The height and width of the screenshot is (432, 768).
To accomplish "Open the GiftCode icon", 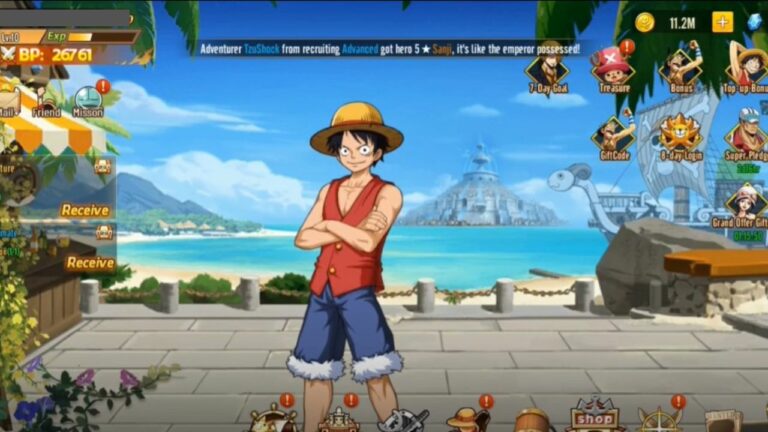I will click(x=614, y=135).
